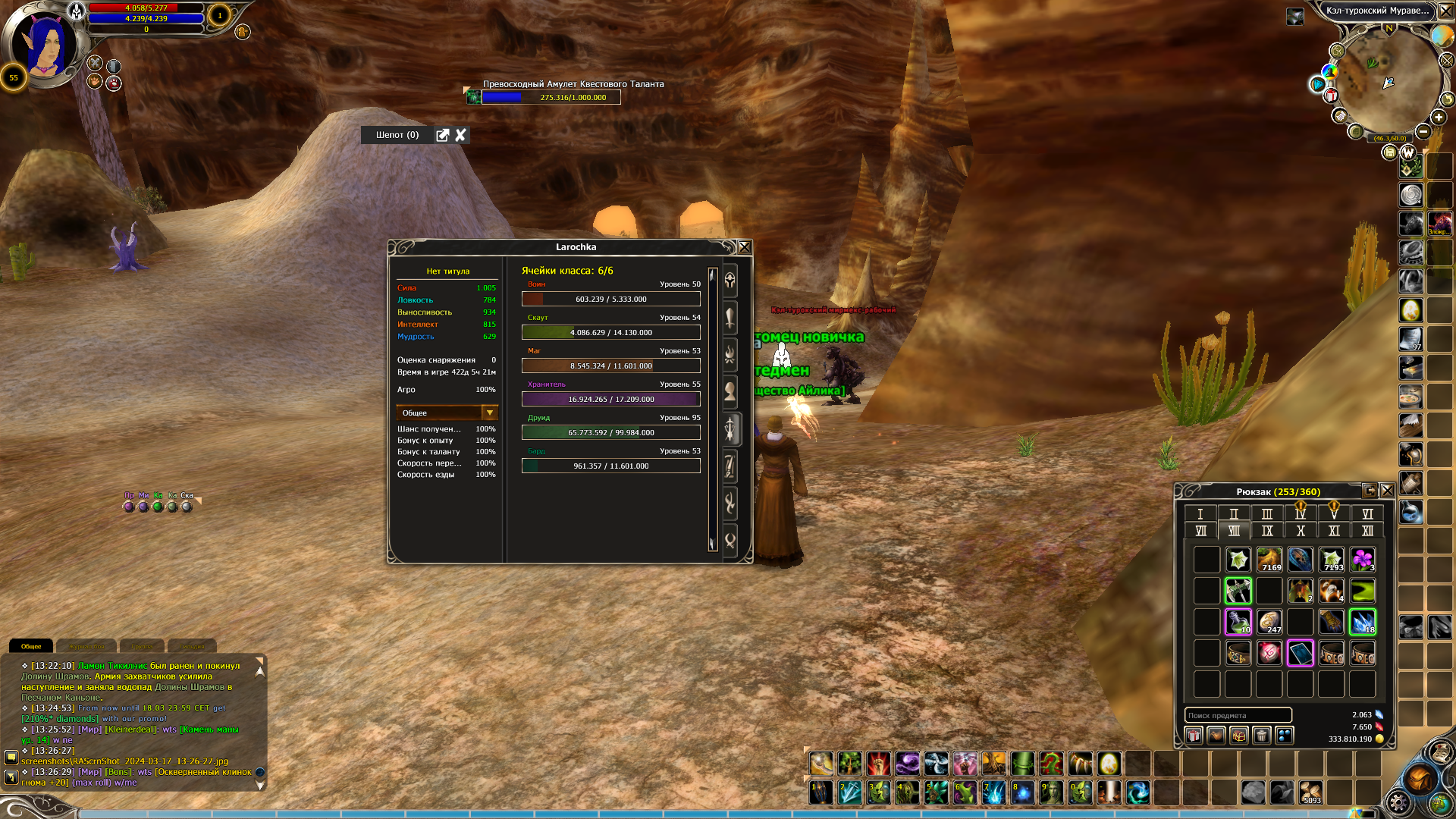
Task: Select the green potion stack of 10
Action: (x=1238, y=623)
